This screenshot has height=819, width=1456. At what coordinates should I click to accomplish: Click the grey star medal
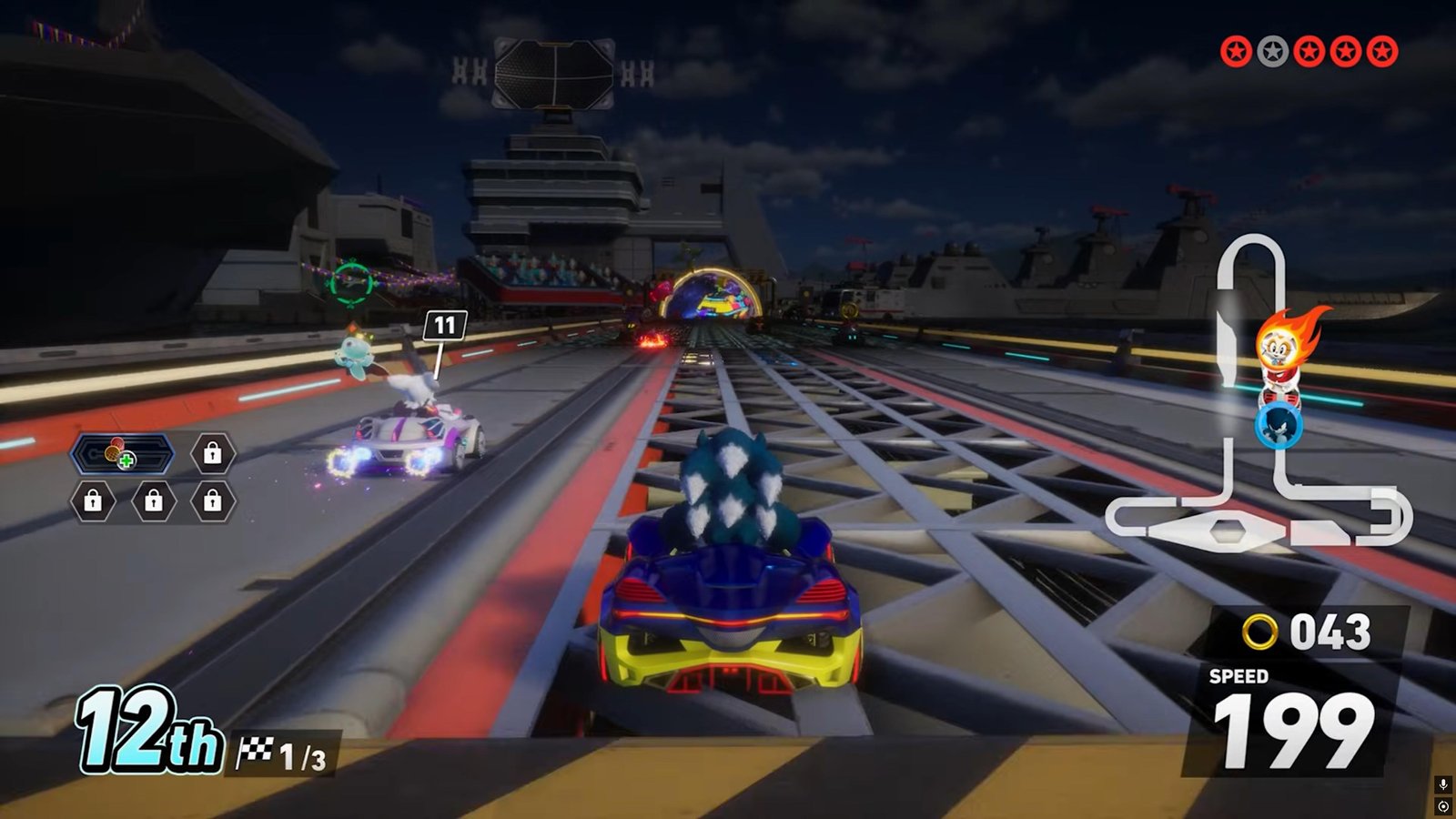[1272, 52]
